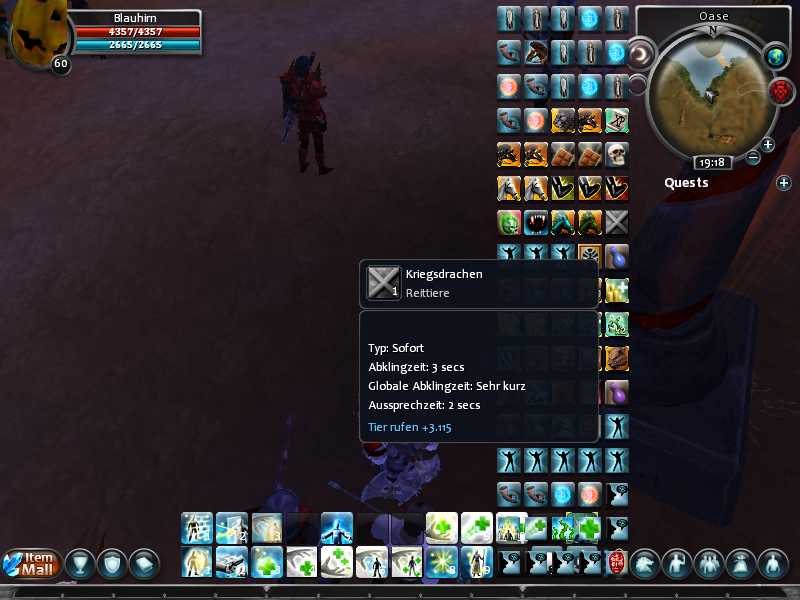
Task: Activate the XP scroll icon
Action: click(x=617, y=121)
